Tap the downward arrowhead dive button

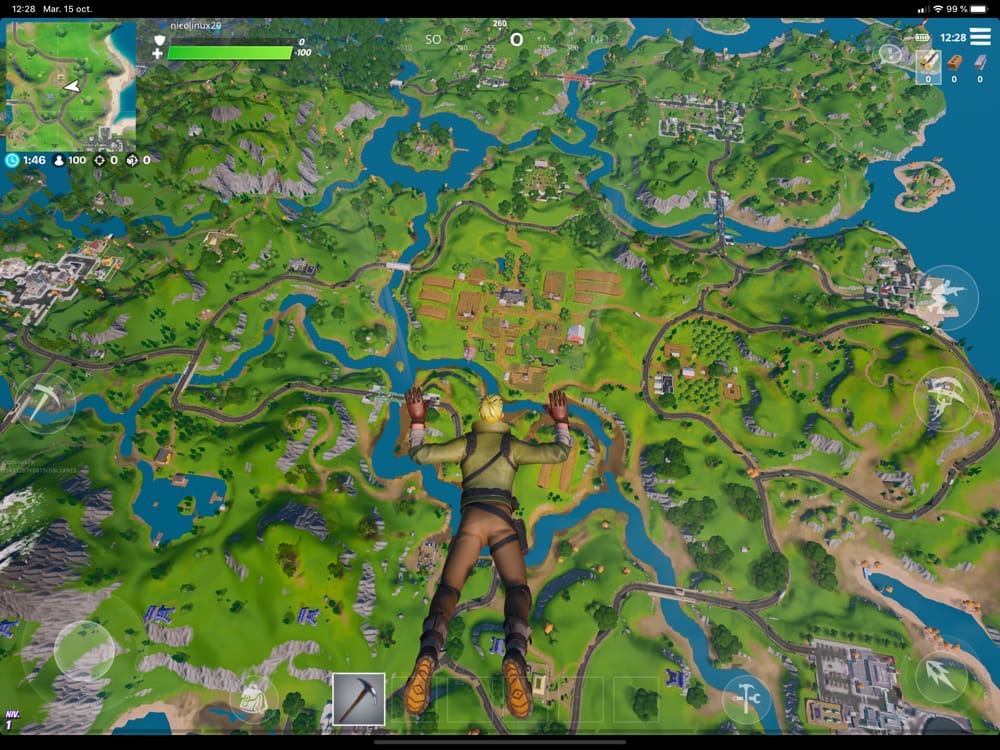pyautogui.click(x=941, y=675)
